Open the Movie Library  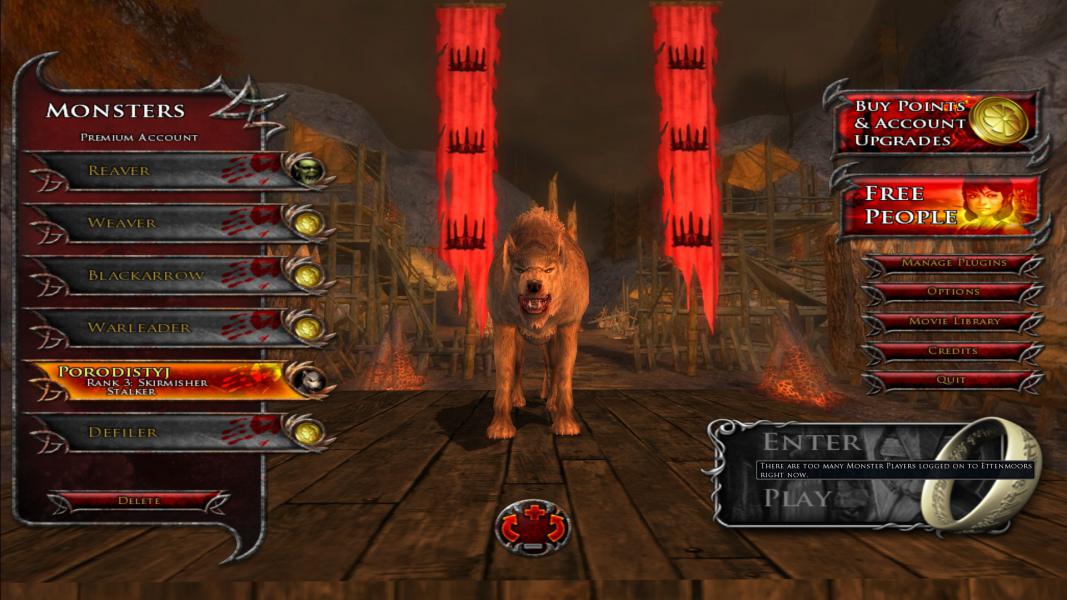tap(952, 322)
